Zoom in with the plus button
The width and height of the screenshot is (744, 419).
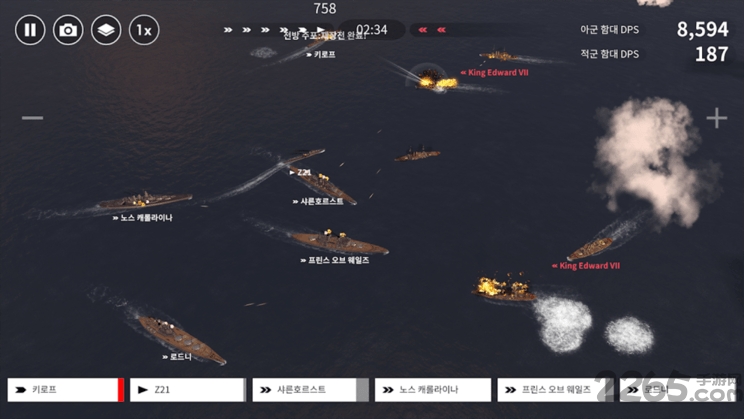(x=716, y=118)
